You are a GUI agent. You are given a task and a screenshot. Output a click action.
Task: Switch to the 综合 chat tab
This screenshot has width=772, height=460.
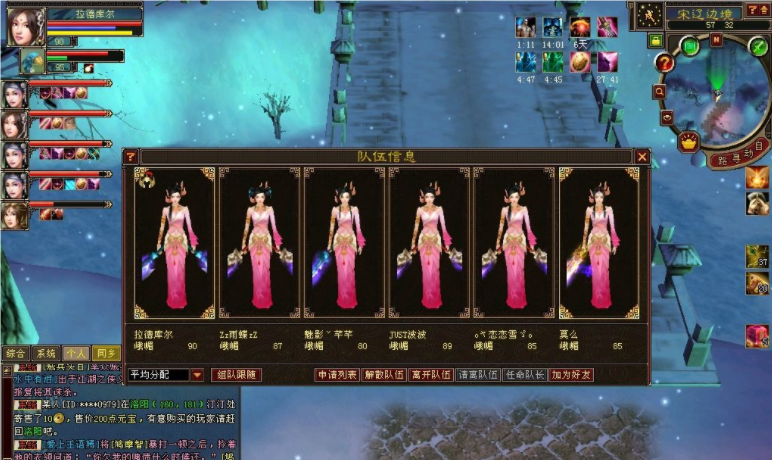pos(16,353)
